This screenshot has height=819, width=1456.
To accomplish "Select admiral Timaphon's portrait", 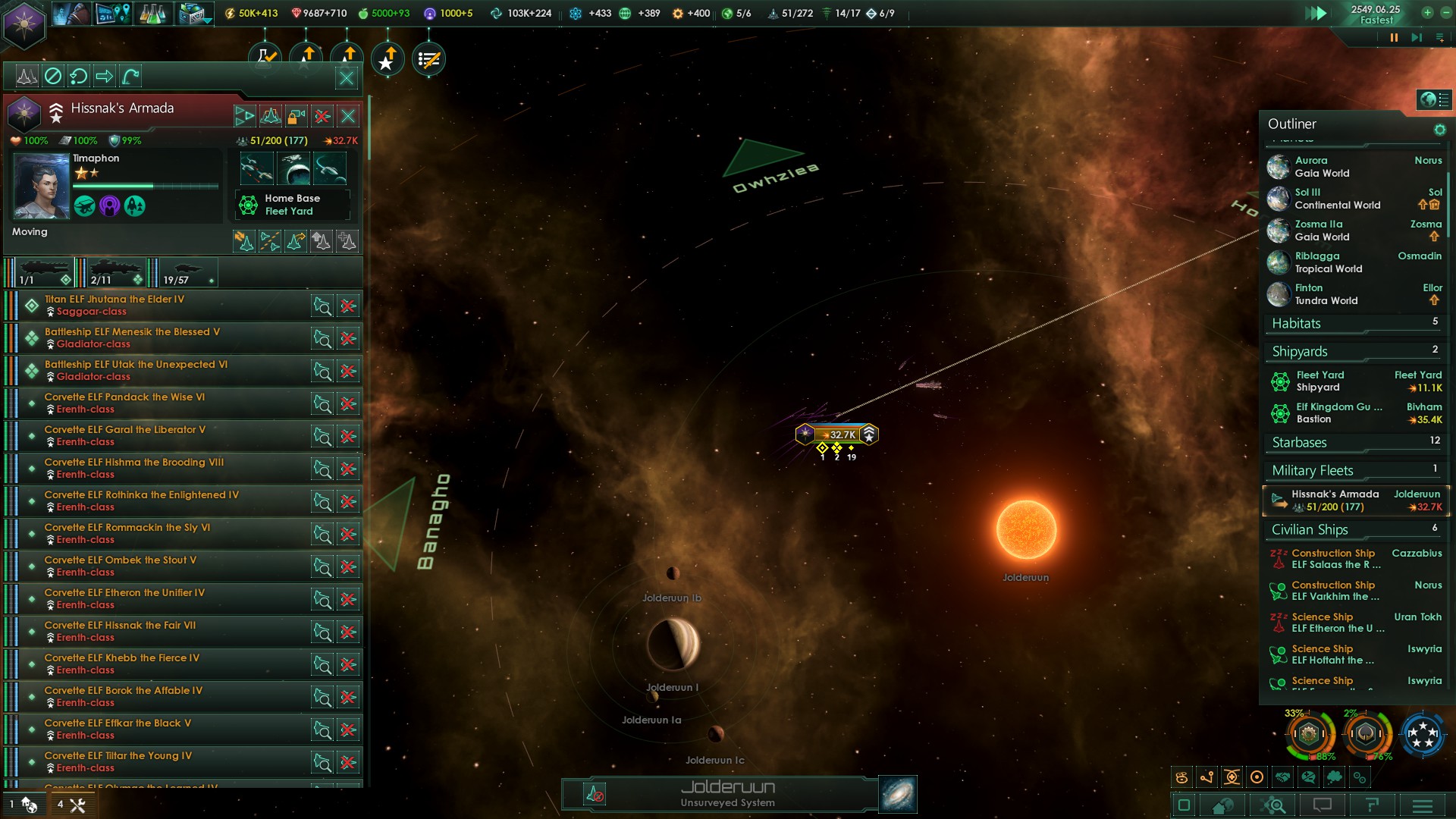I will pos(41,186).
